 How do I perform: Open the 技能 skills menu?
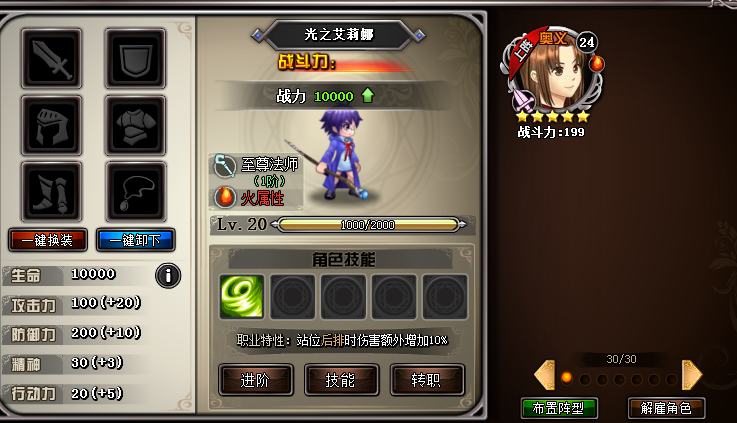point(341,380)
